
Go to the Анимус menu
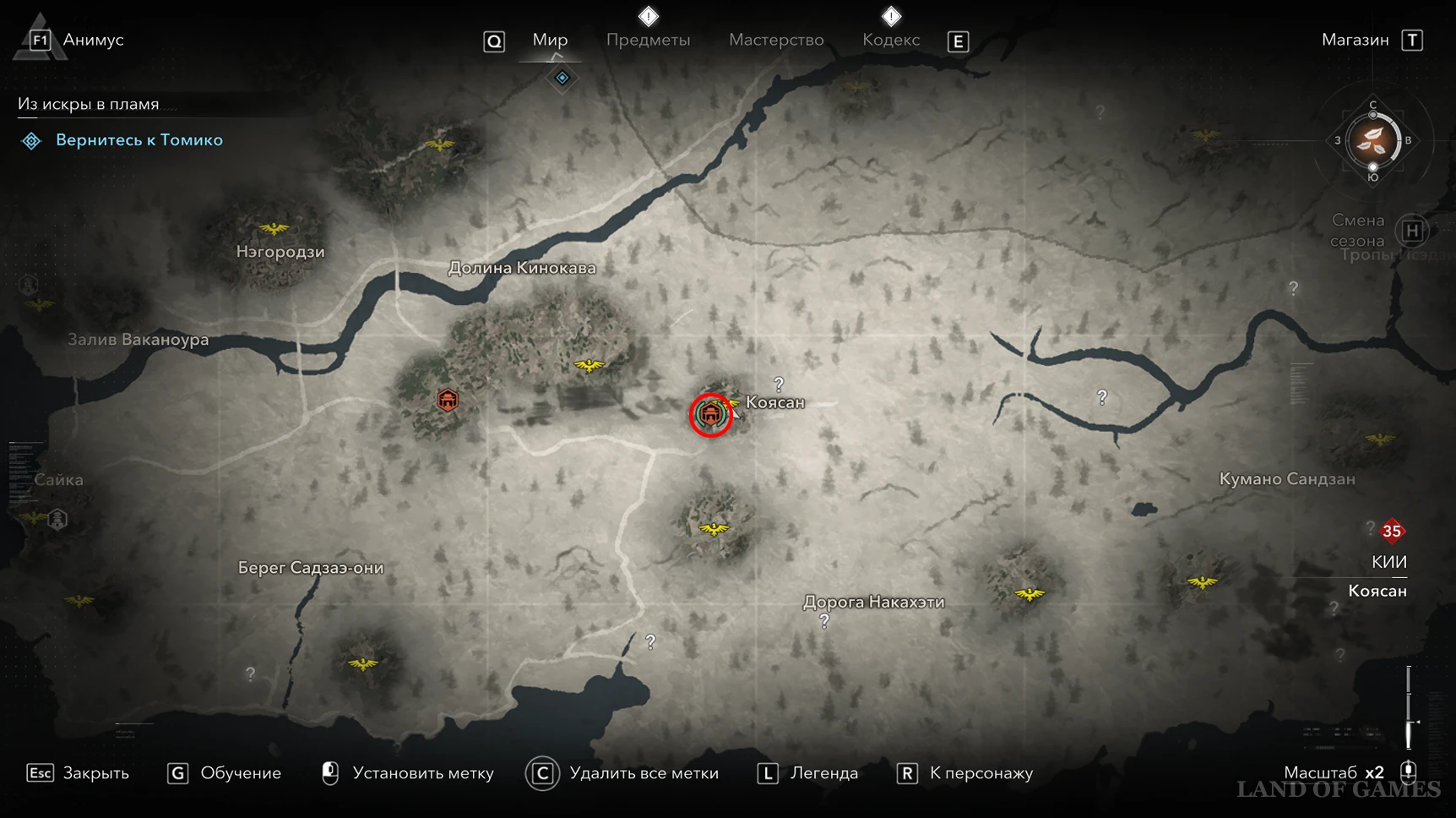click(92, 40)
